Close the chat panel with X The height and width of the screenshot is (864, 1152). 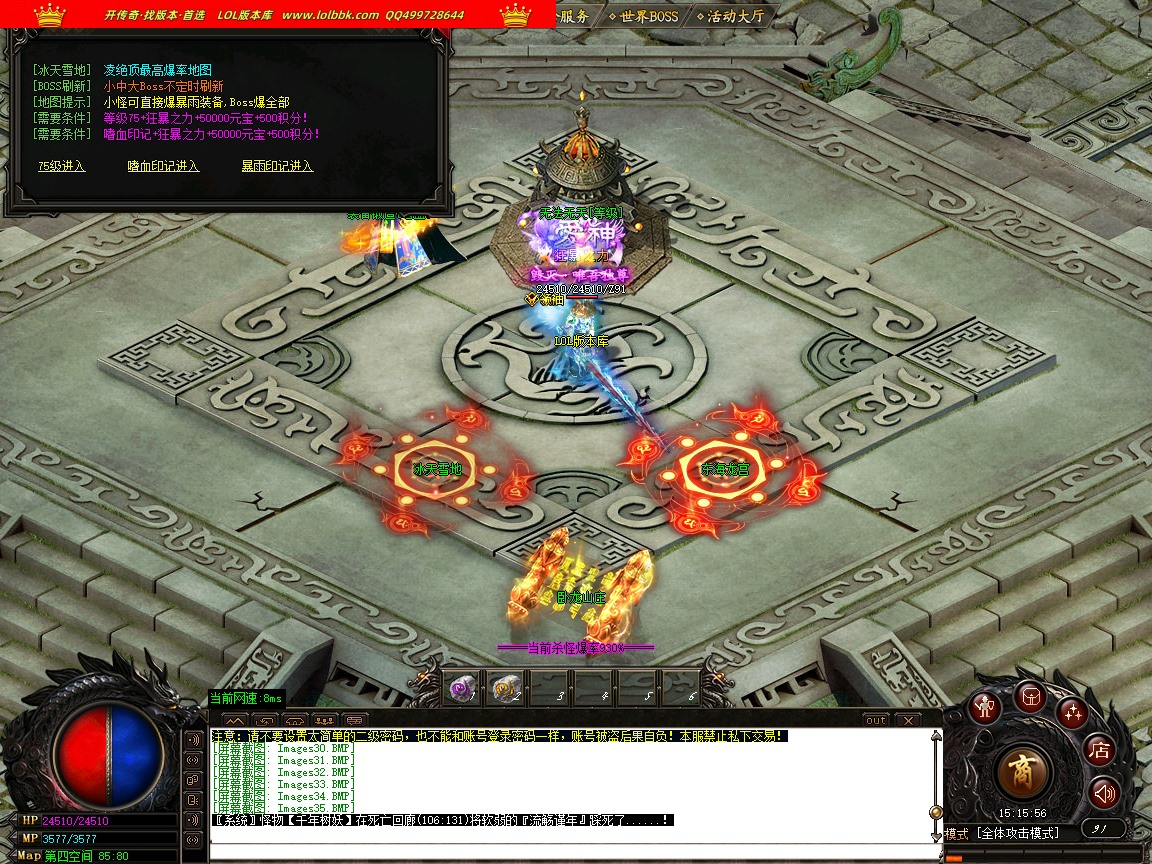907,720
